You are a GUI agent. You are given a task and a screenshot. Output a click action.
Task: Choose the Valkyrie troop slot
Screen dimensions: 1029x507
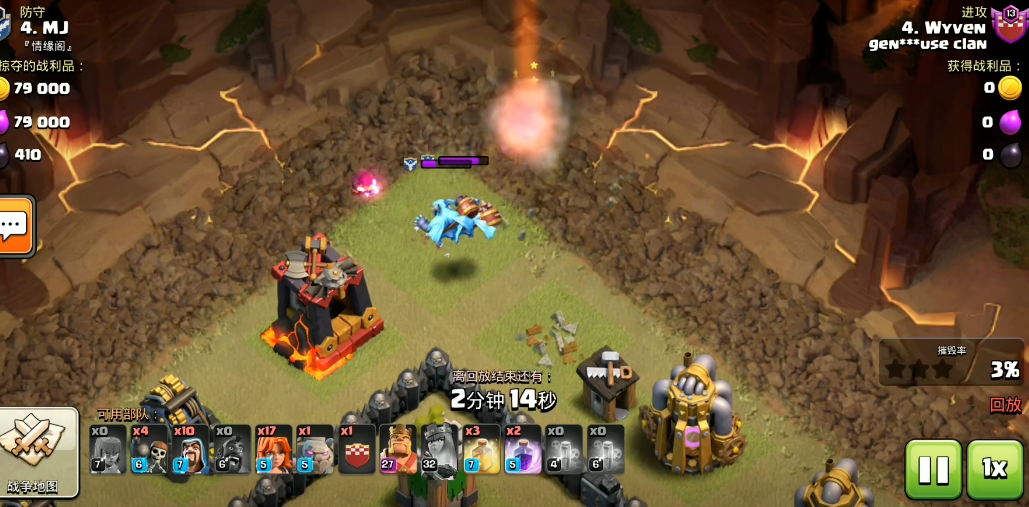(273, 449)
